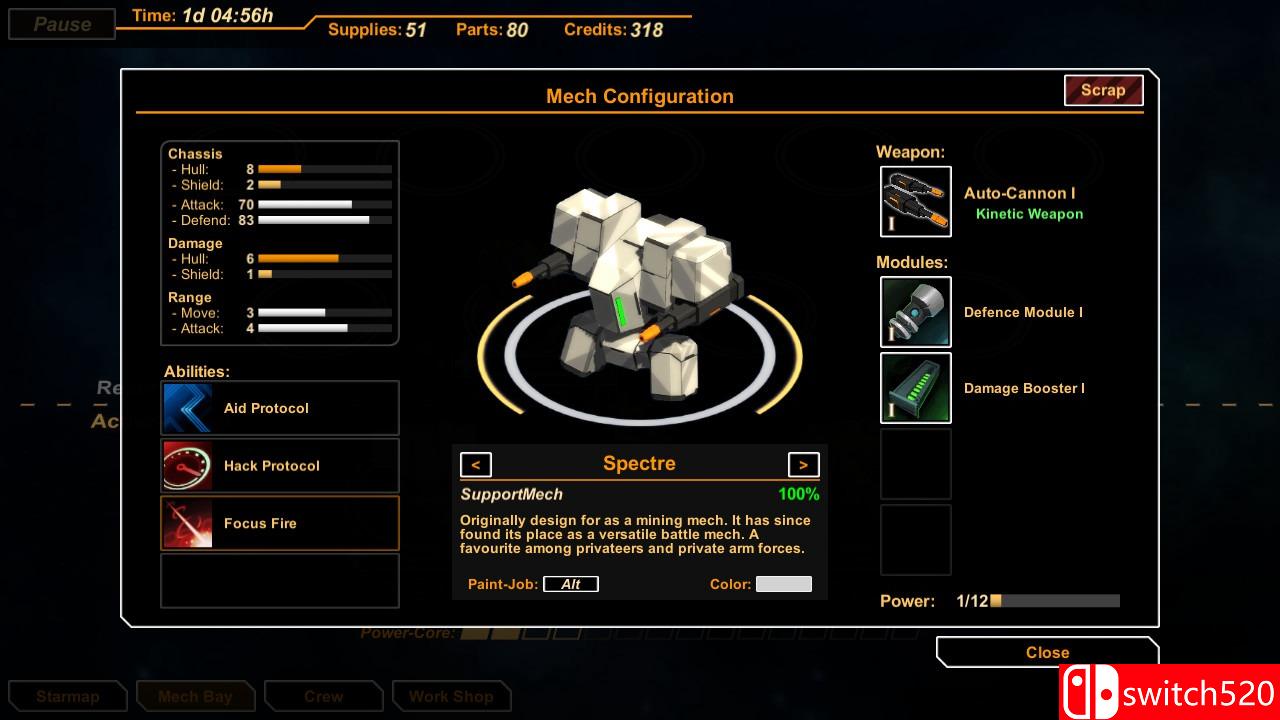Click the Defence Module I icon
Image resolution: width=1280 pixels, height=720 pixels.
pyautogui.click(x=915, y=312)
